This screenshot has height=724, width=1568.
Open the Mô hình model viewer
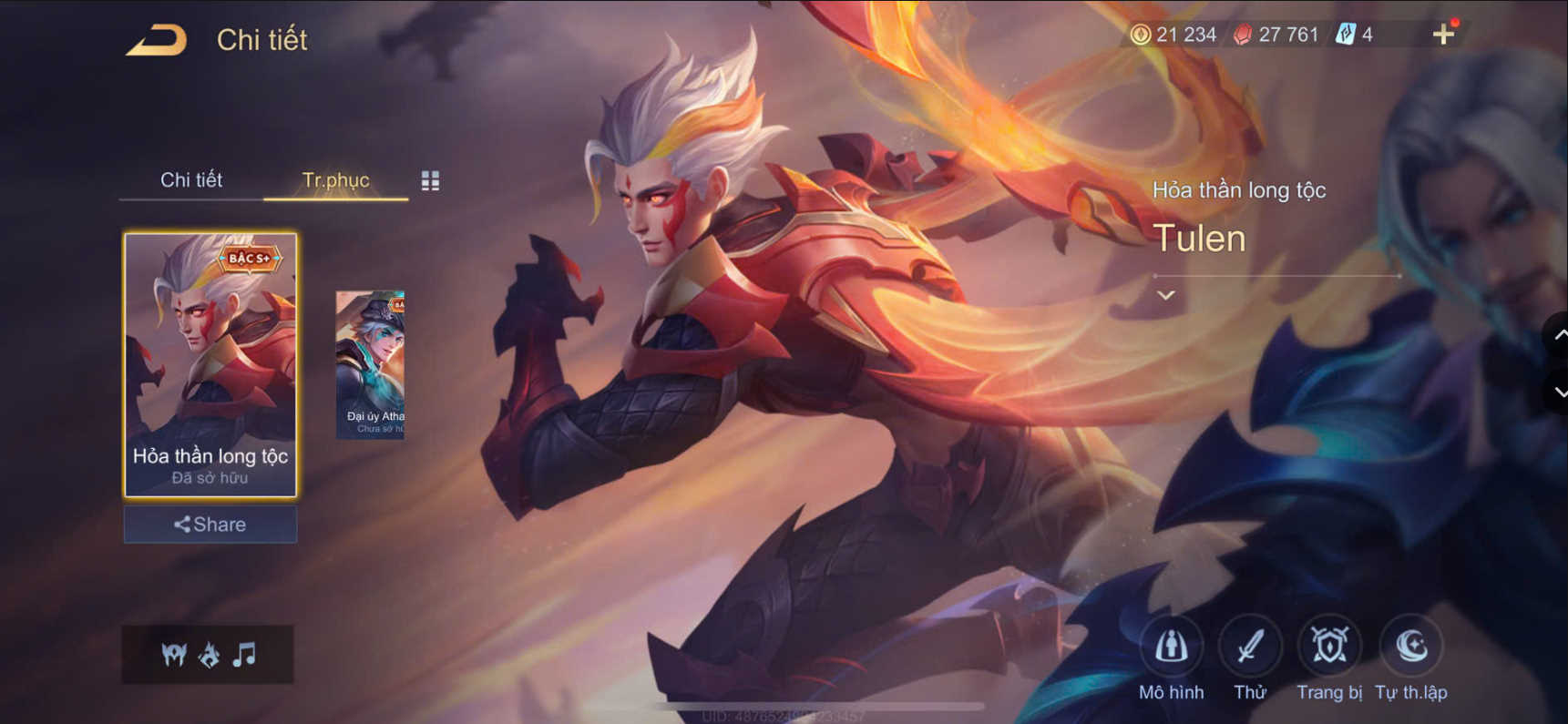(1173, 647)
